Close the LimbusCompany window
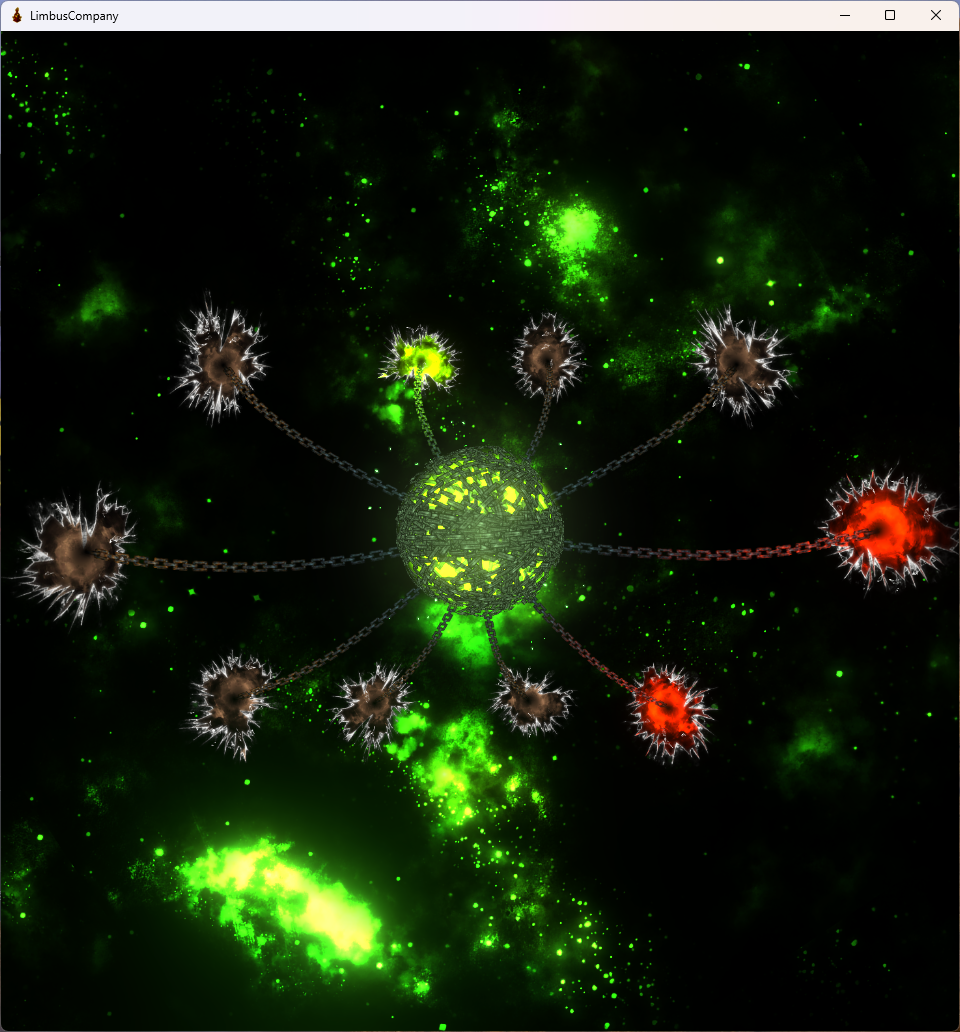 (936, 15)
